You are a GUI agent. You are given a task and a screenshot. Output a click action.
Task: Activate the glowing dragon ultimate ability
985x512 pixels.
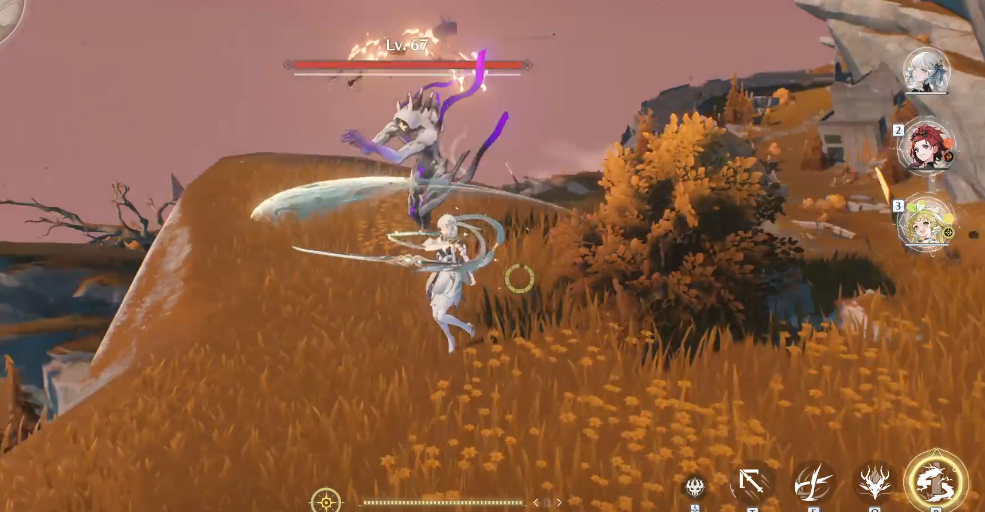[x=936, y=481]
